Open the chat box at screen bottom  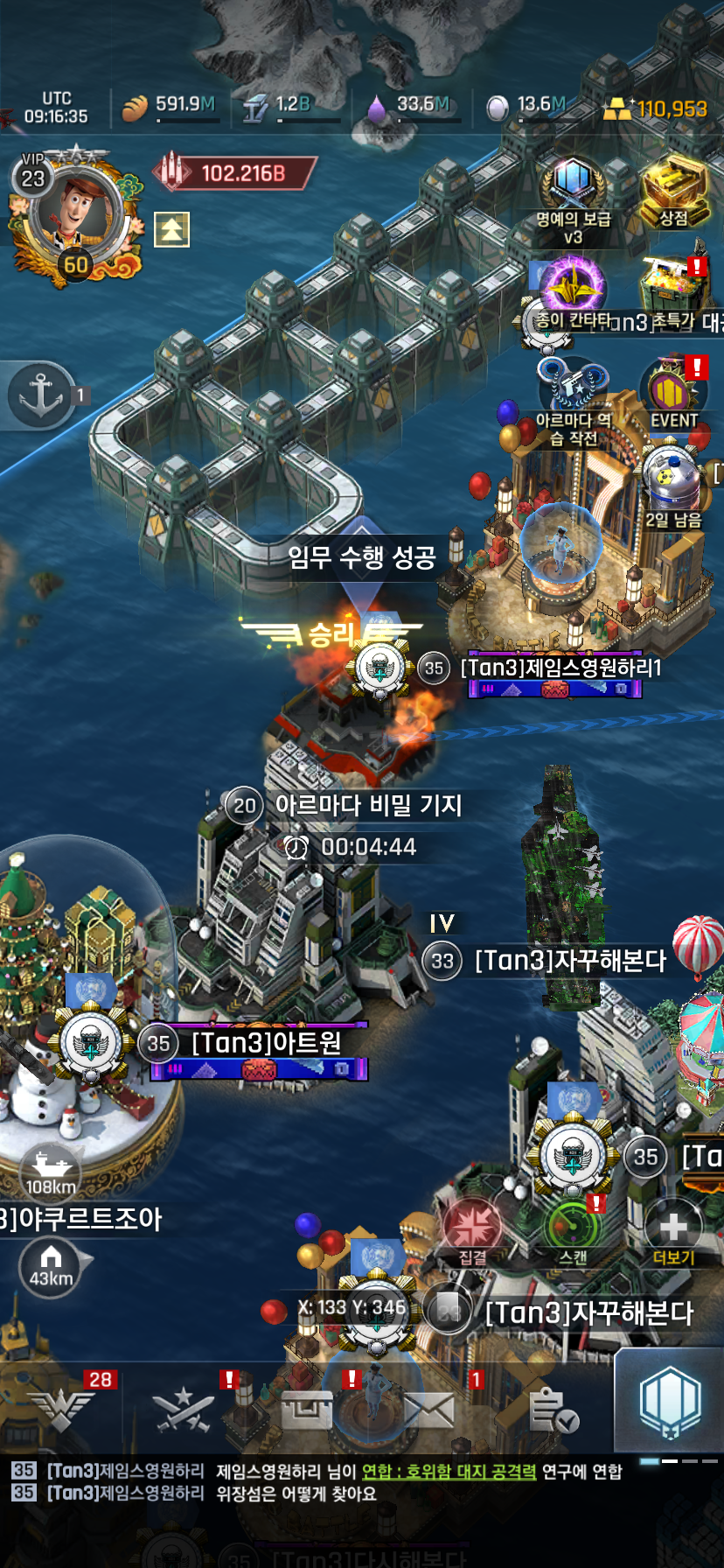332,1482
